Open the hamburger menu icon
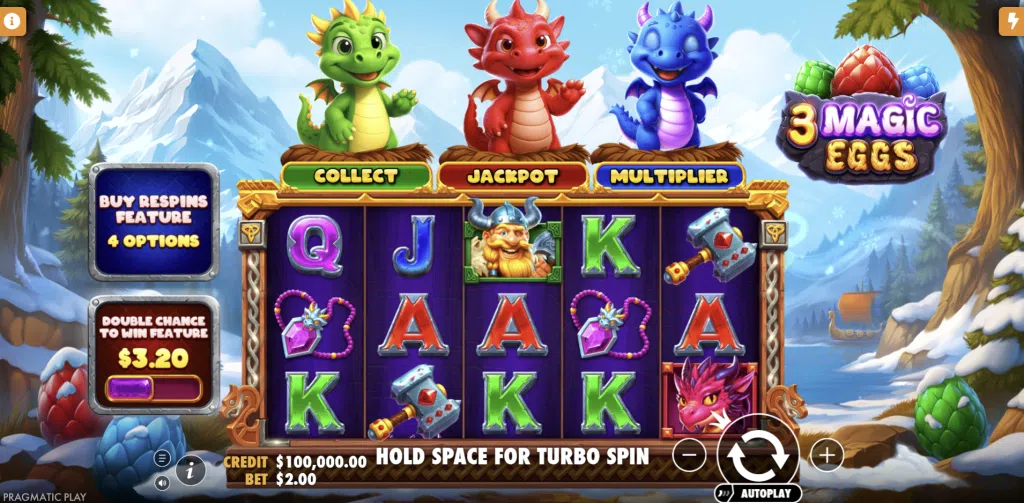This screenshot has height=503, width=1024. tap(162, 458)
